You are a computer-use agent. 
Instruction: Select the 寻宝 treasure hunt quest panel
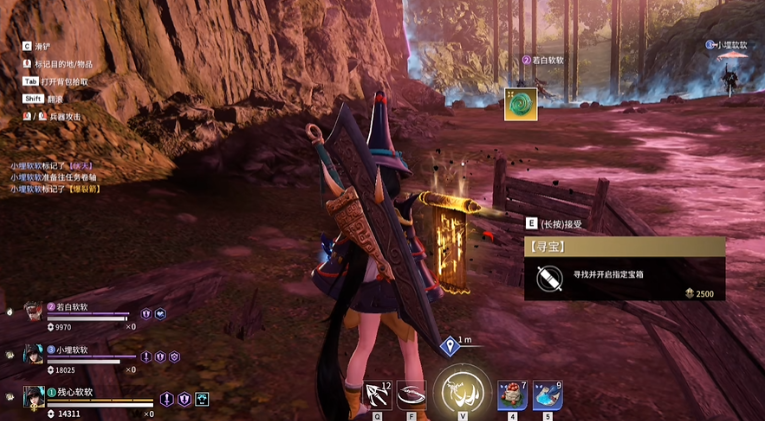624,268
